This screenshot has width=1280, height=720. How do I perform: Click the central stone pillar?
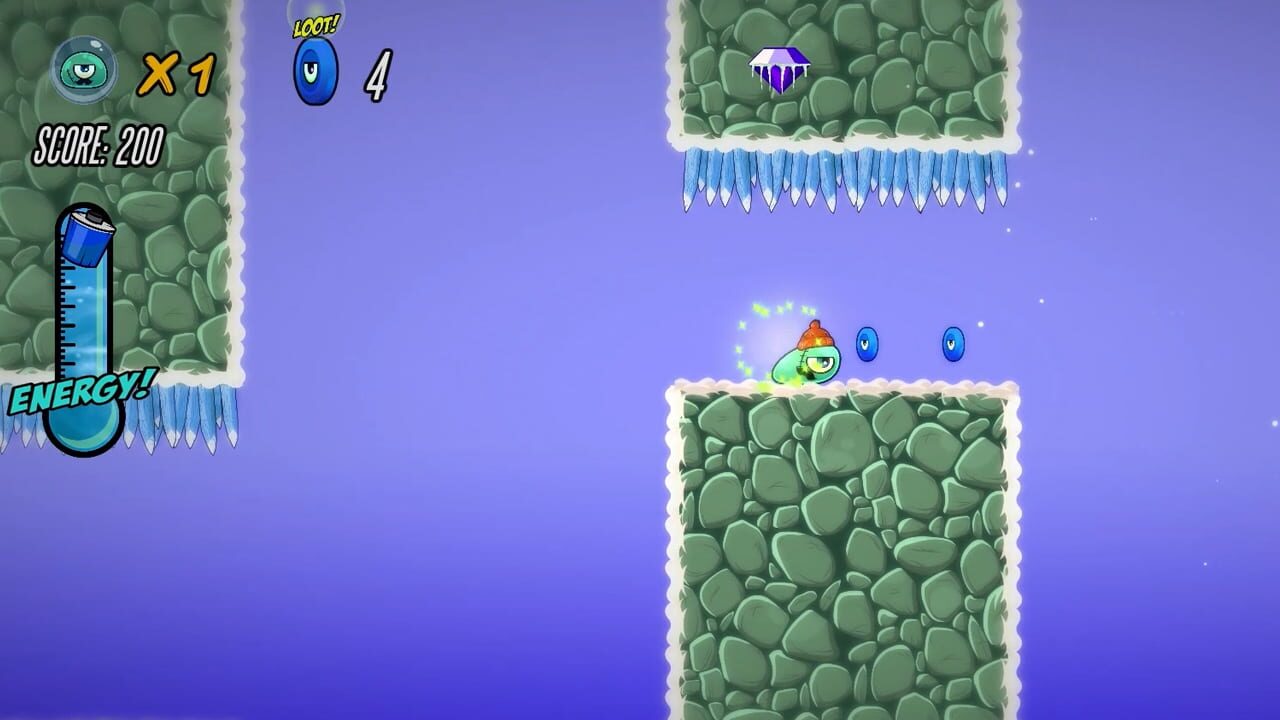click(x=845, y=550)
